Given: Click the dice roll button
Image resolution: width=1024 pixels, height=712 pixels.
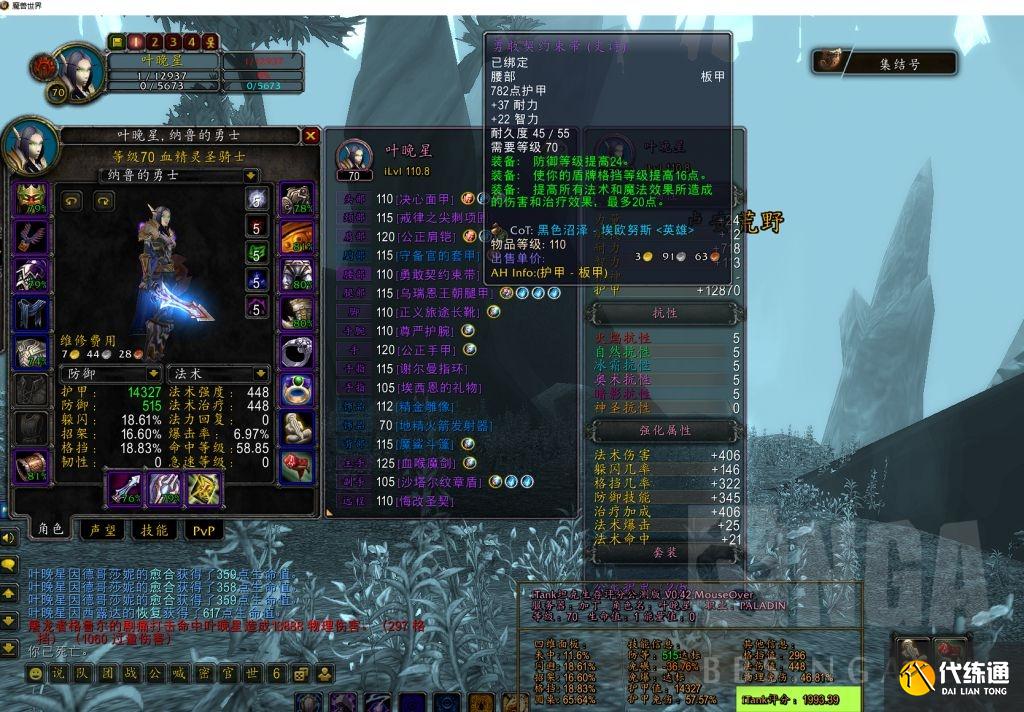Looking at the screenshot, I should pyautogui.click(x=299, y=673).
